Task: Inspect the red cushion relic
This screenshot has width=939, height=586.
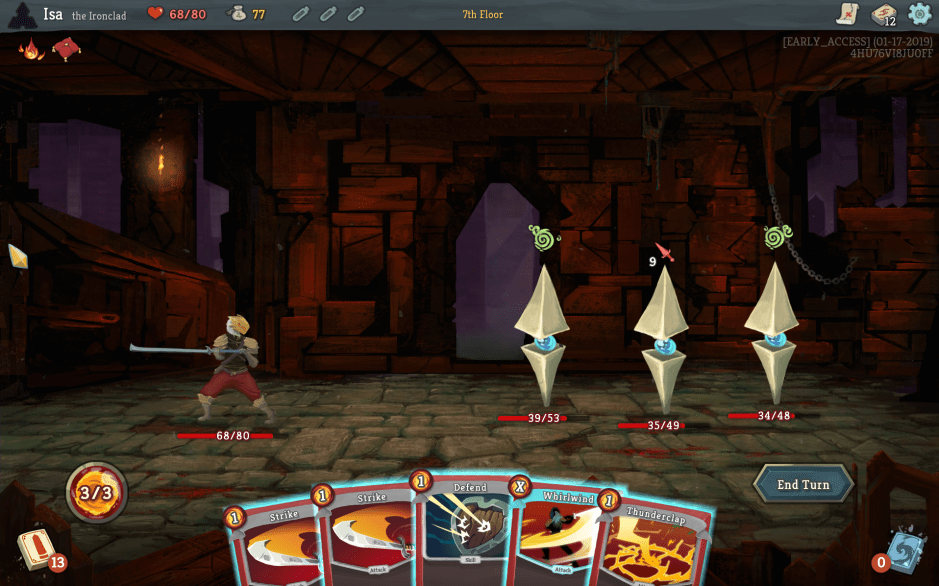Action: click(x=66, y=48)
